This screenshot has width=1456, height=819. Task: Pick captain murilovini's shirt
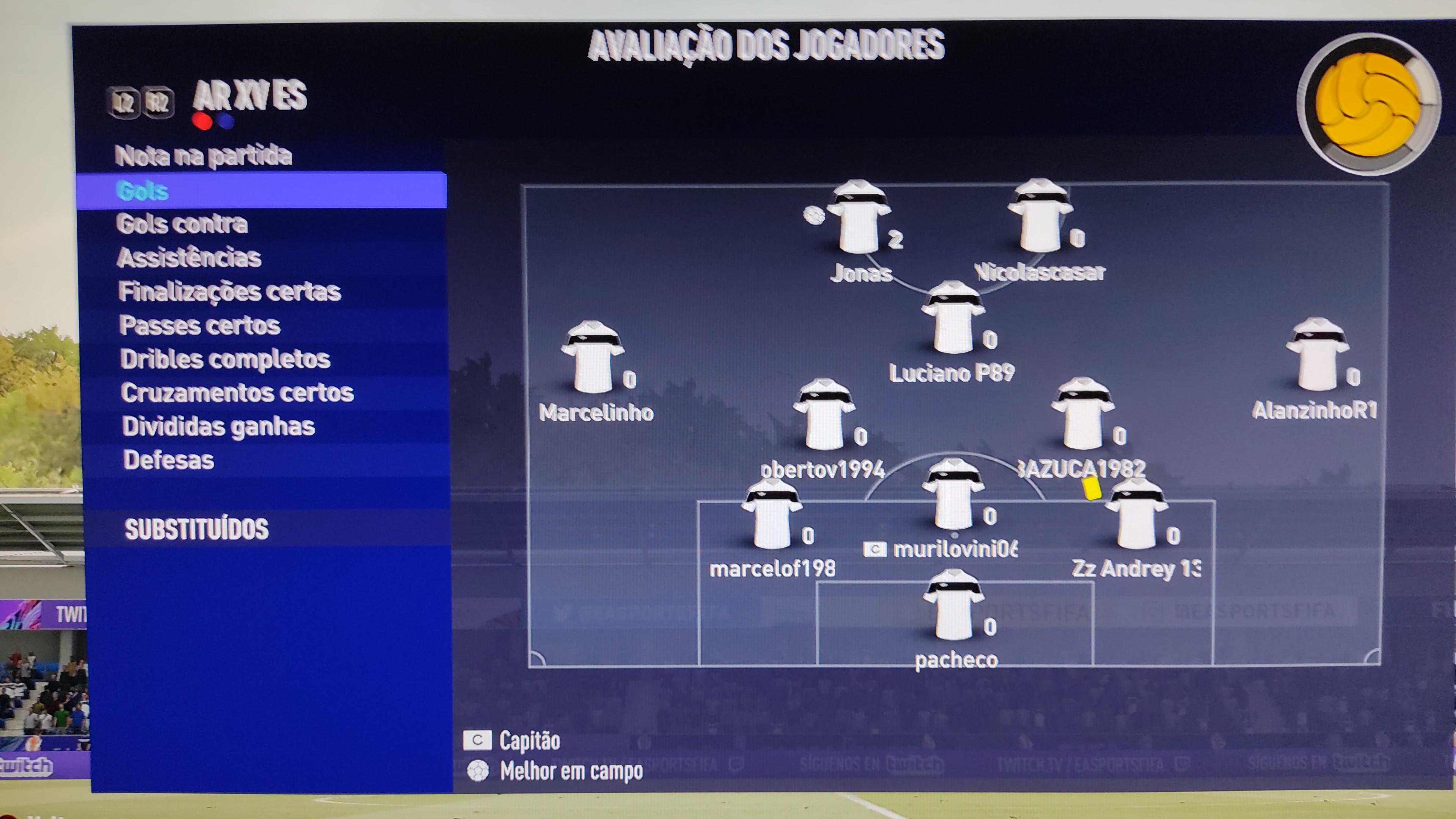pyautogui.click(x=954, y=495)
